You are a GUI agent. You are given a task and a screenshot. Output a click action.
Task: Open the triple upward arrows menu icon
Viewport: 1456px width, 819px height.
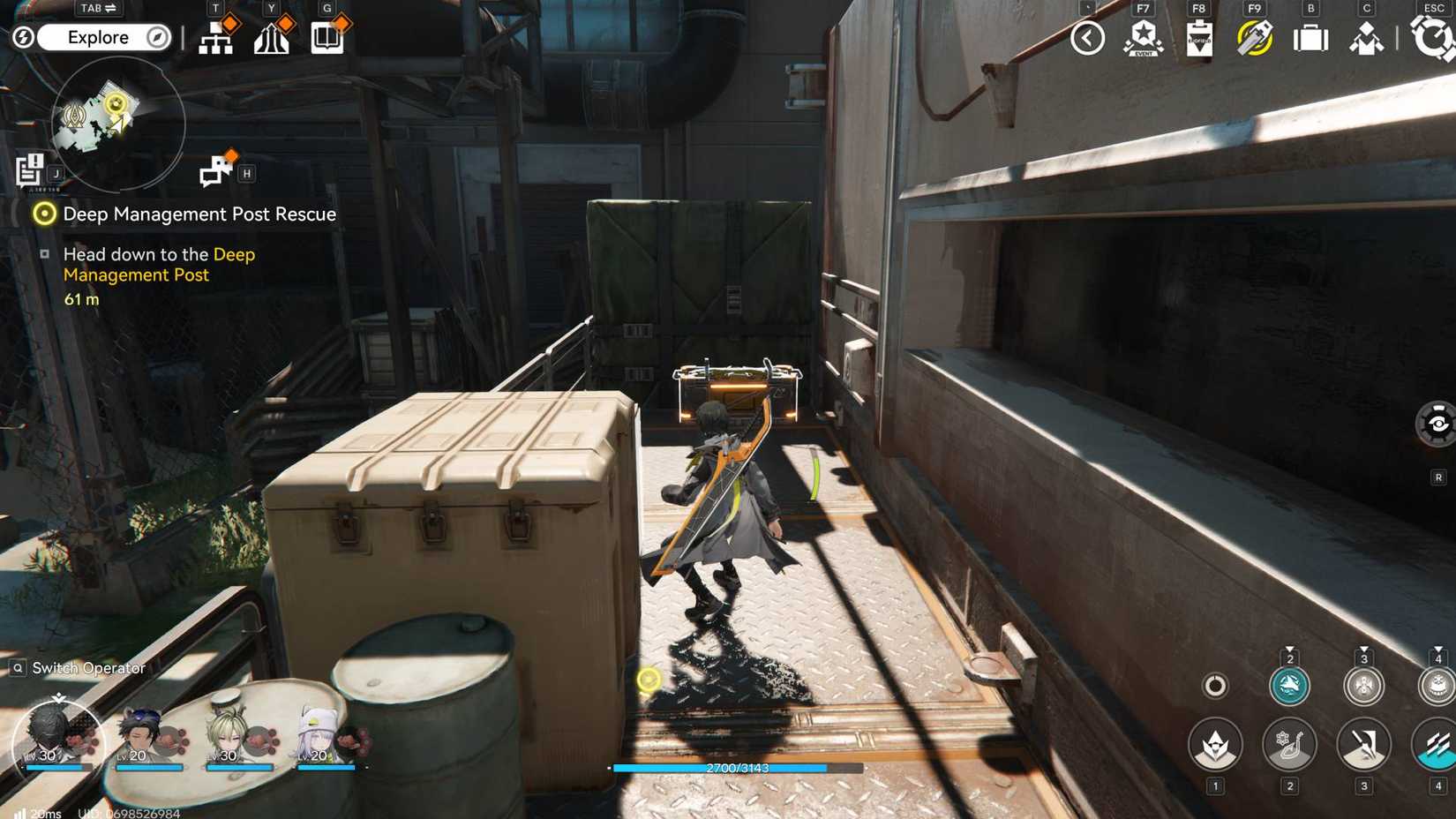(x=272, y=38)
